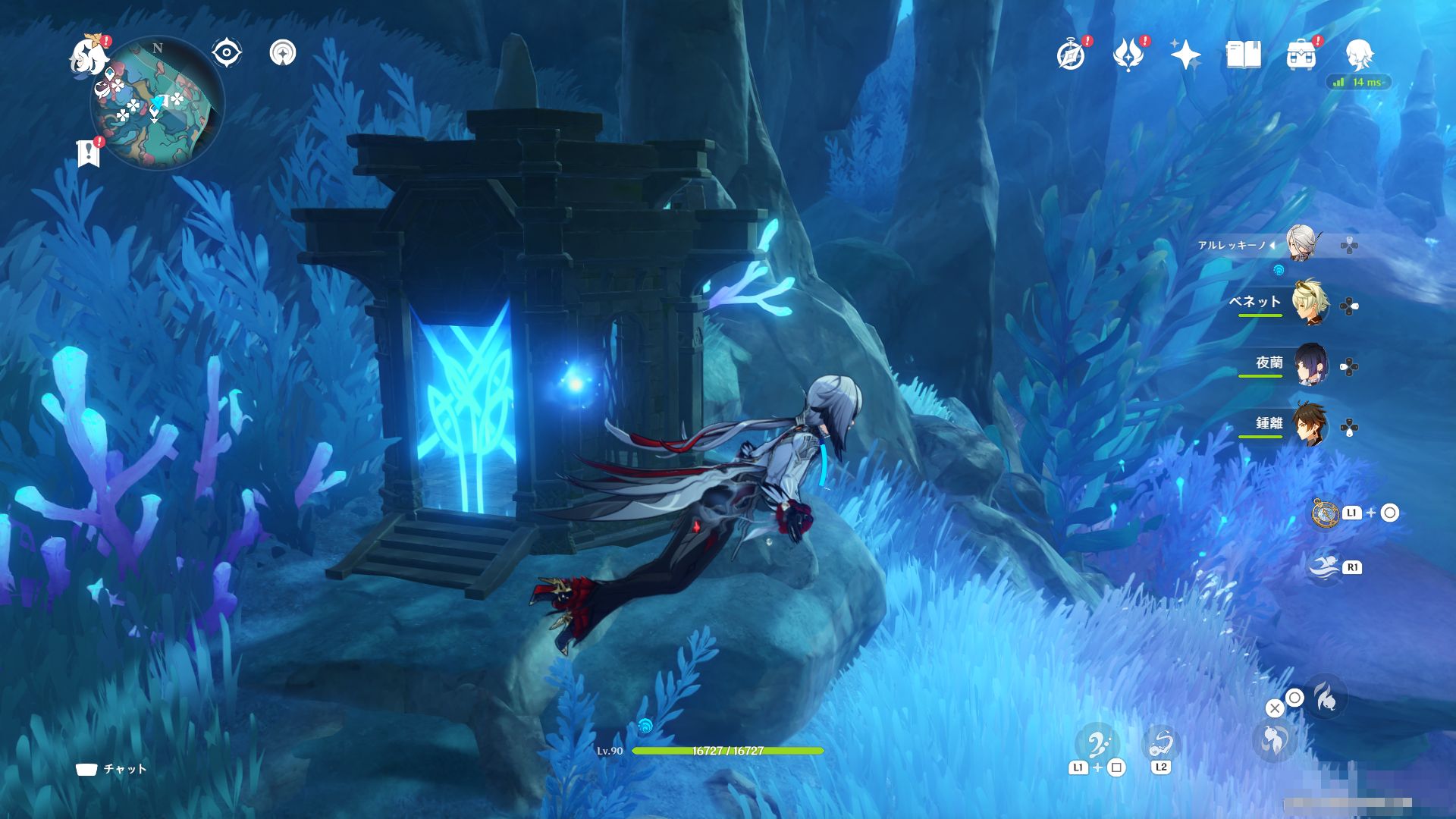Activate the flame skill icon

click(1326, 697)
